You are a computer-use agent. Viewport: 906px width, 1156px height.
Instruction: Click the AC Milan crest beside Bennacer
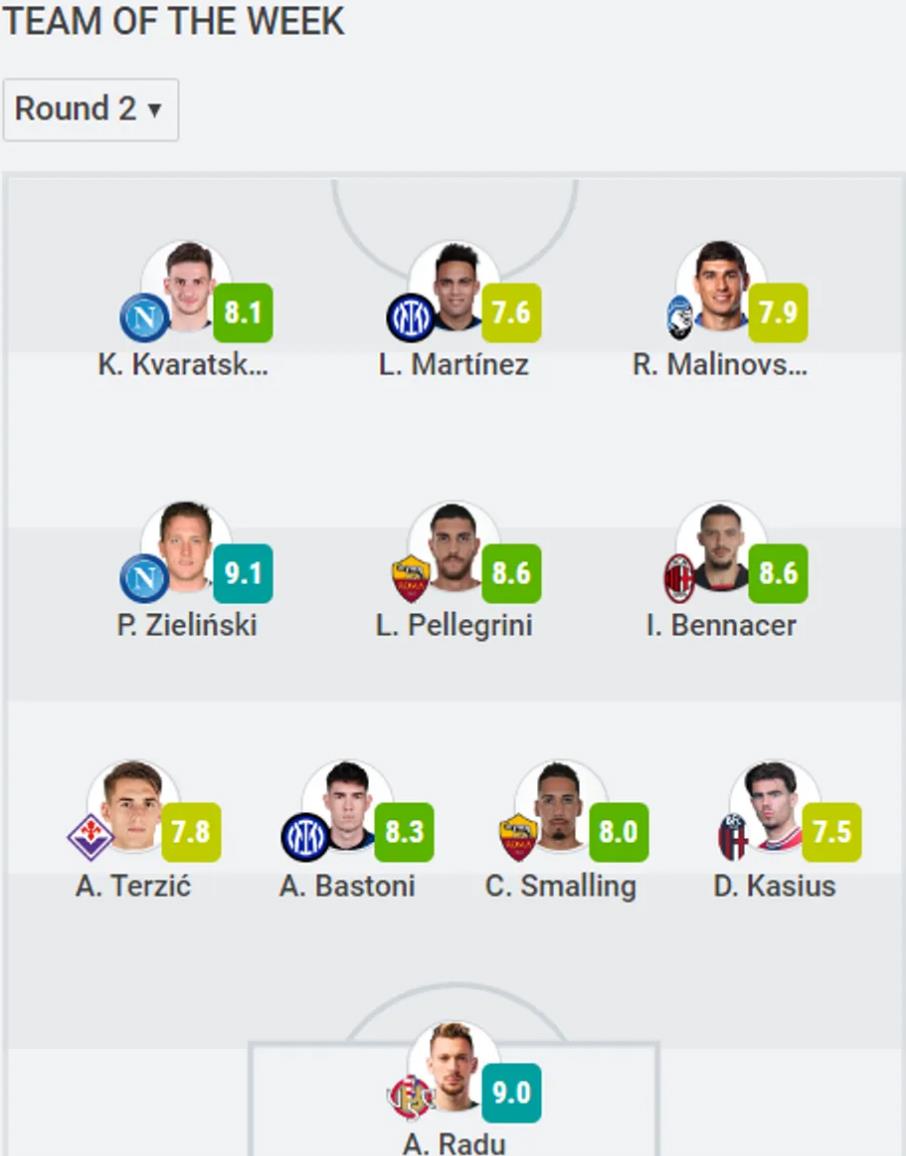[x=680, y=578]
